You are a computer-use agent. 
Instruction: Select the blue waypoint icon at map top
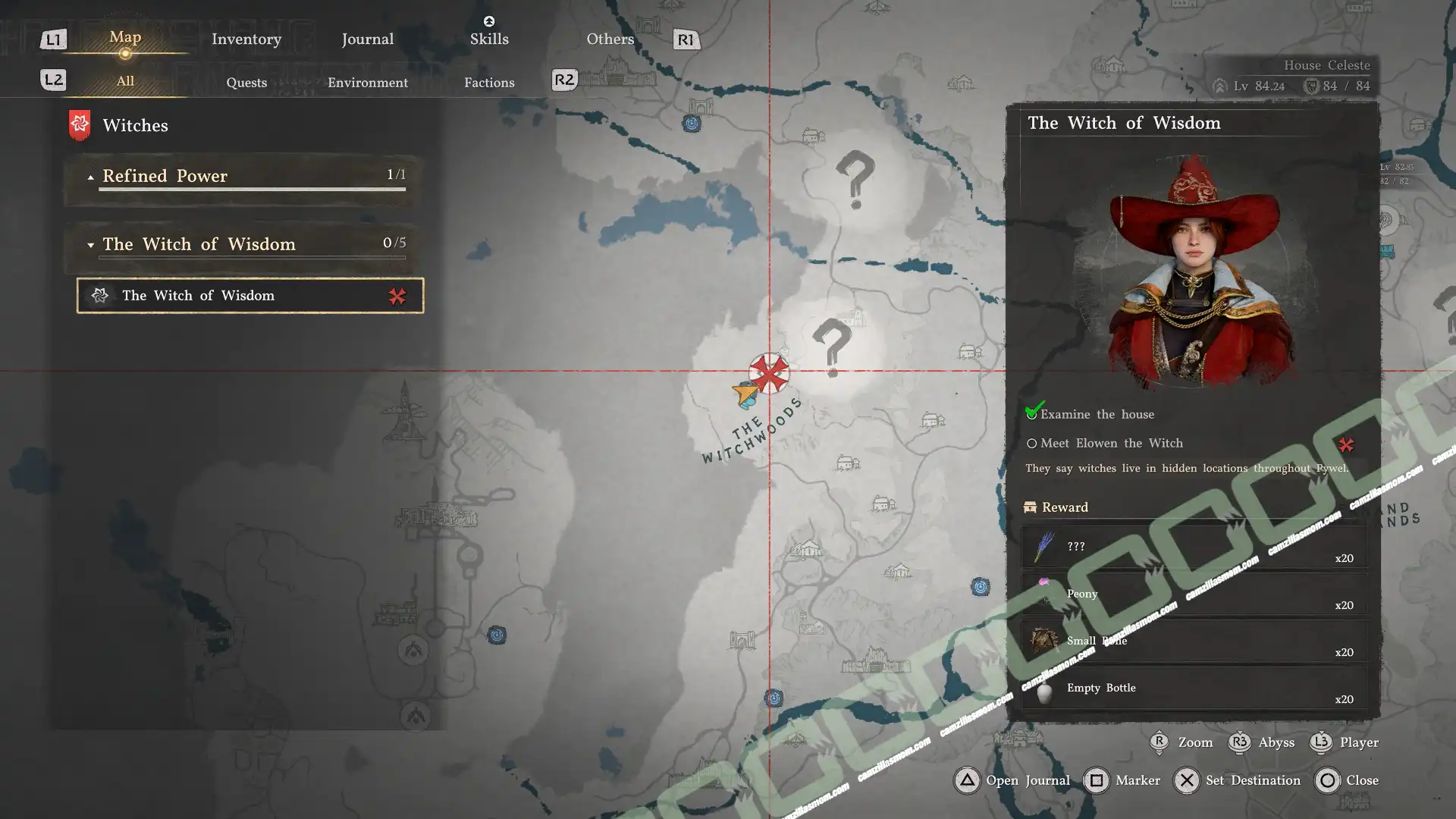click(x=692, y=124)
